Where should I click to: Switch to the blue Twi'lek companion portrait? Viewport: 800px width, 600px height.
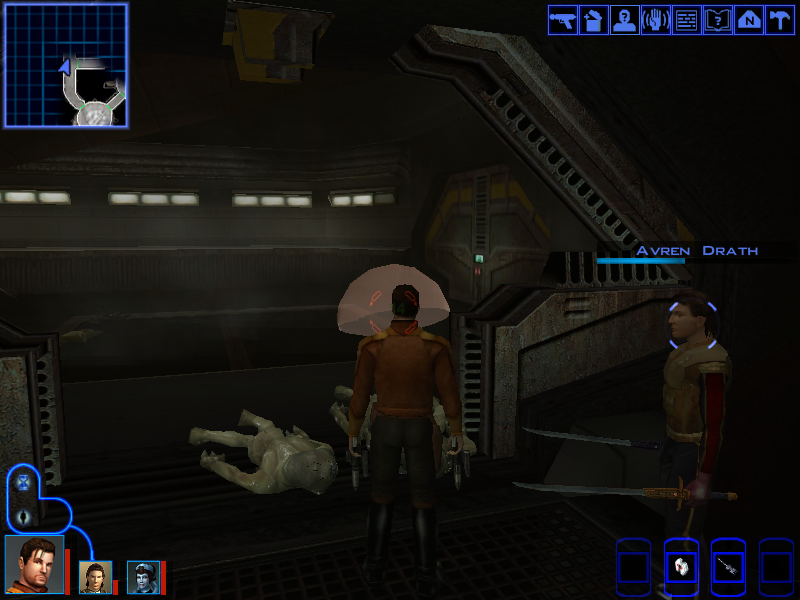click(142, 577)
